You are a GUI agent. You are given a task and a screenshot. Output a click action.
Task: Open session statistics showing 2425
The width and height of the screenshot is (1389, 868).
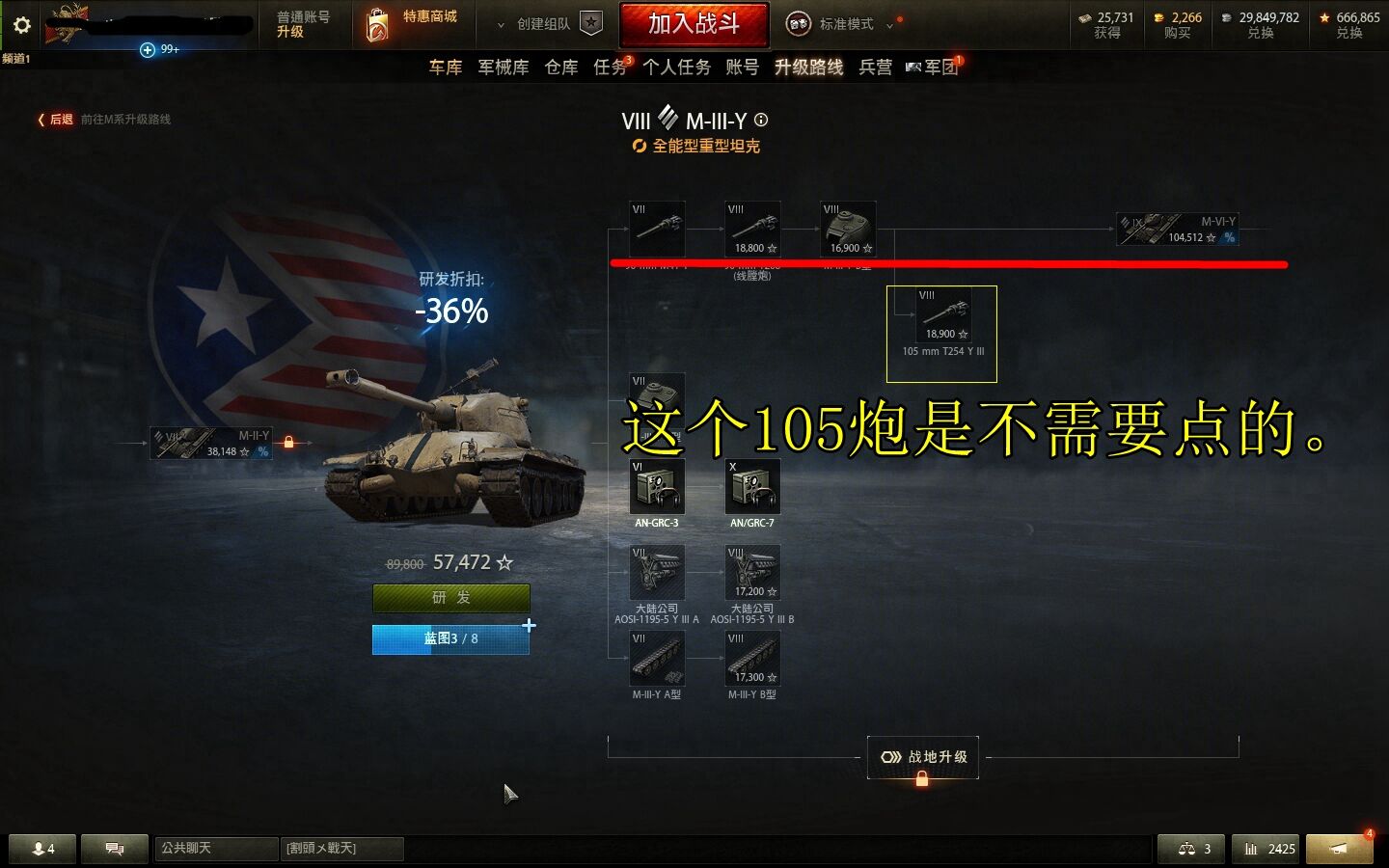click(x=1266, y=849)
